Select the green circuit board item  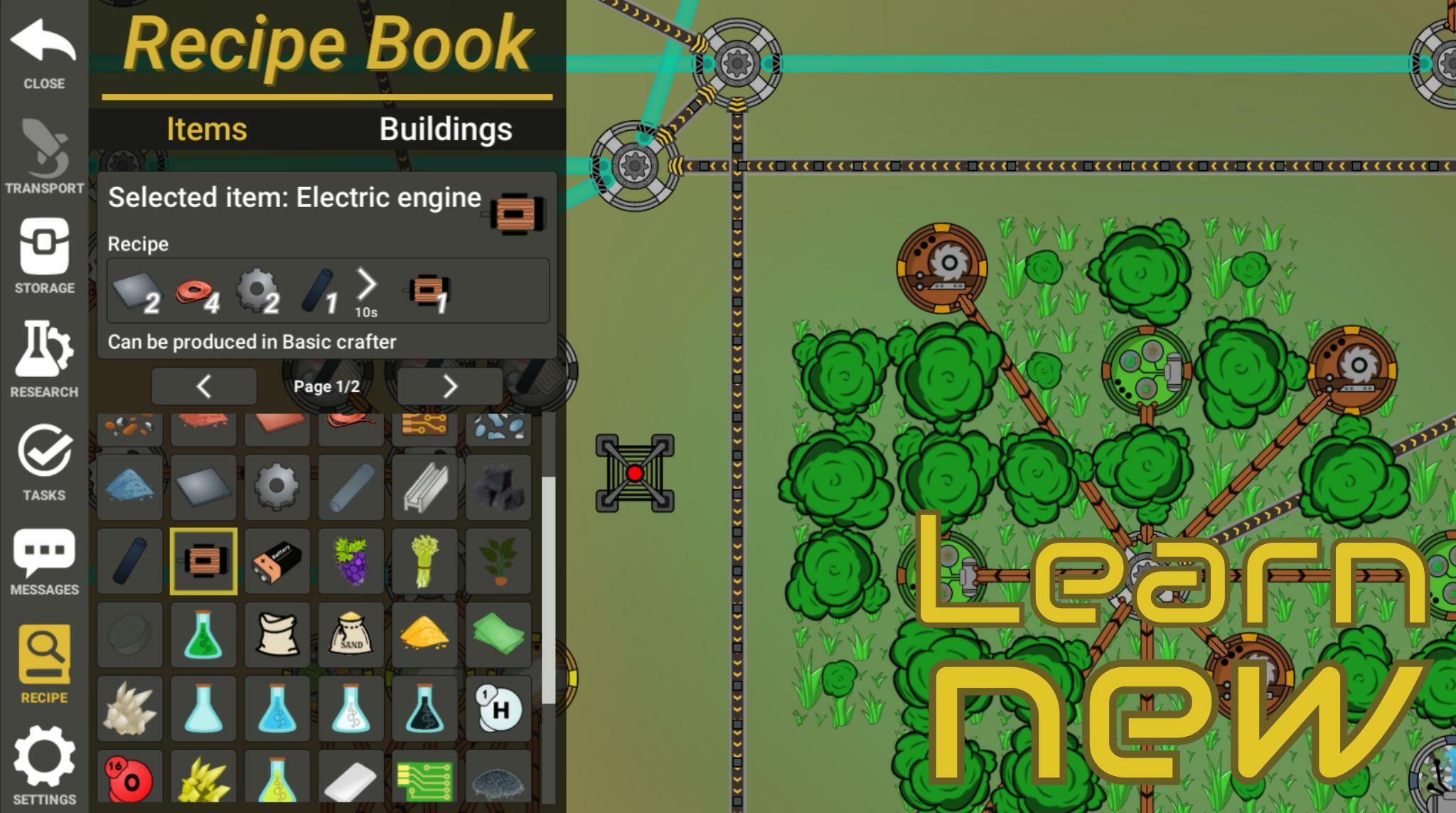[x=424, y=780]
